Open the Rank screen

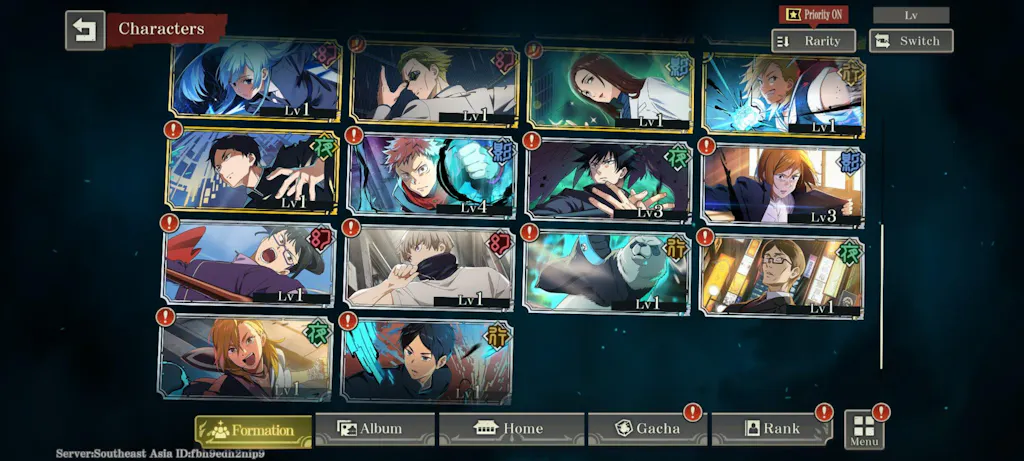coord(771,429)
